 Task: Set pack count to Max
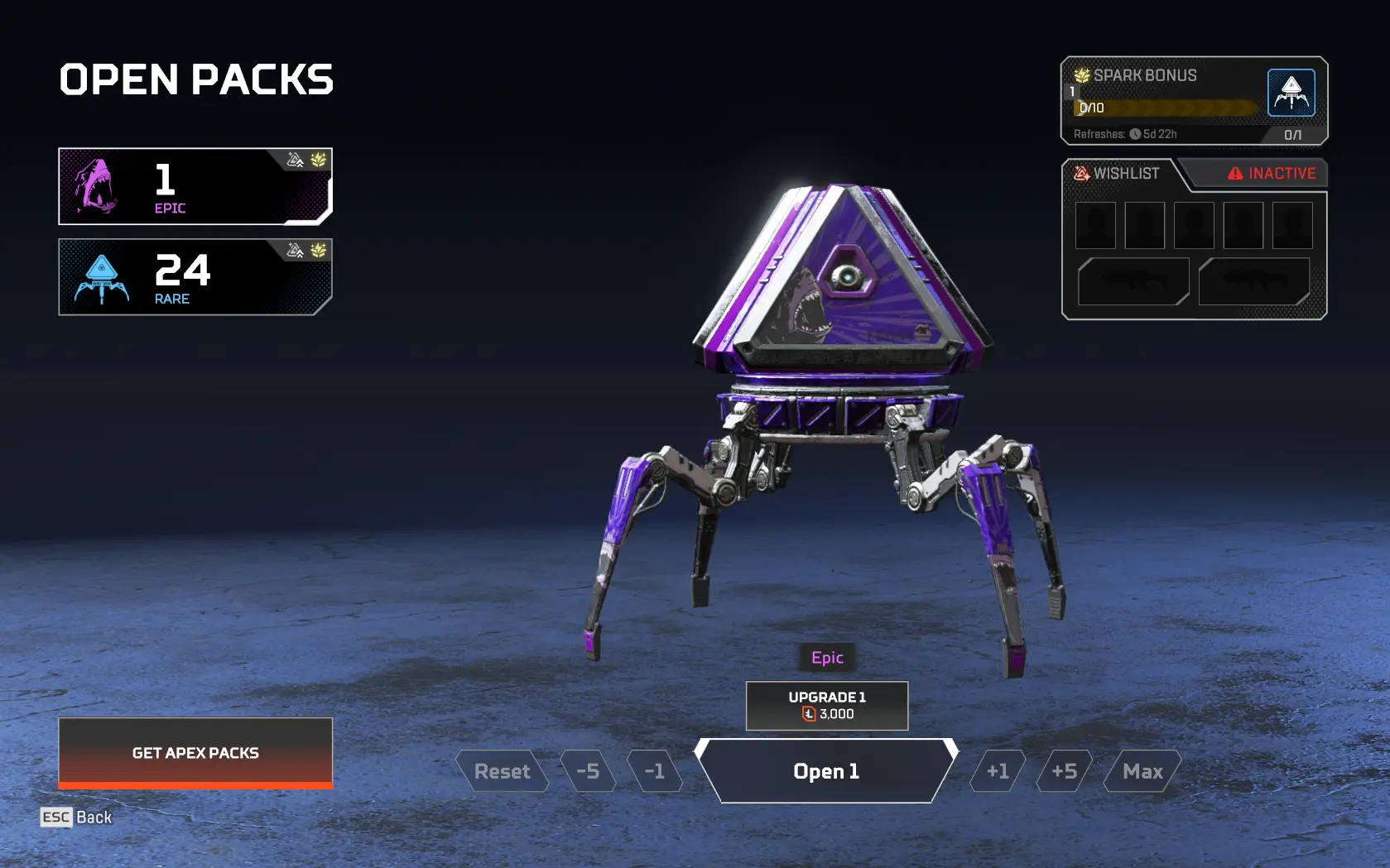coord(1142,771)
